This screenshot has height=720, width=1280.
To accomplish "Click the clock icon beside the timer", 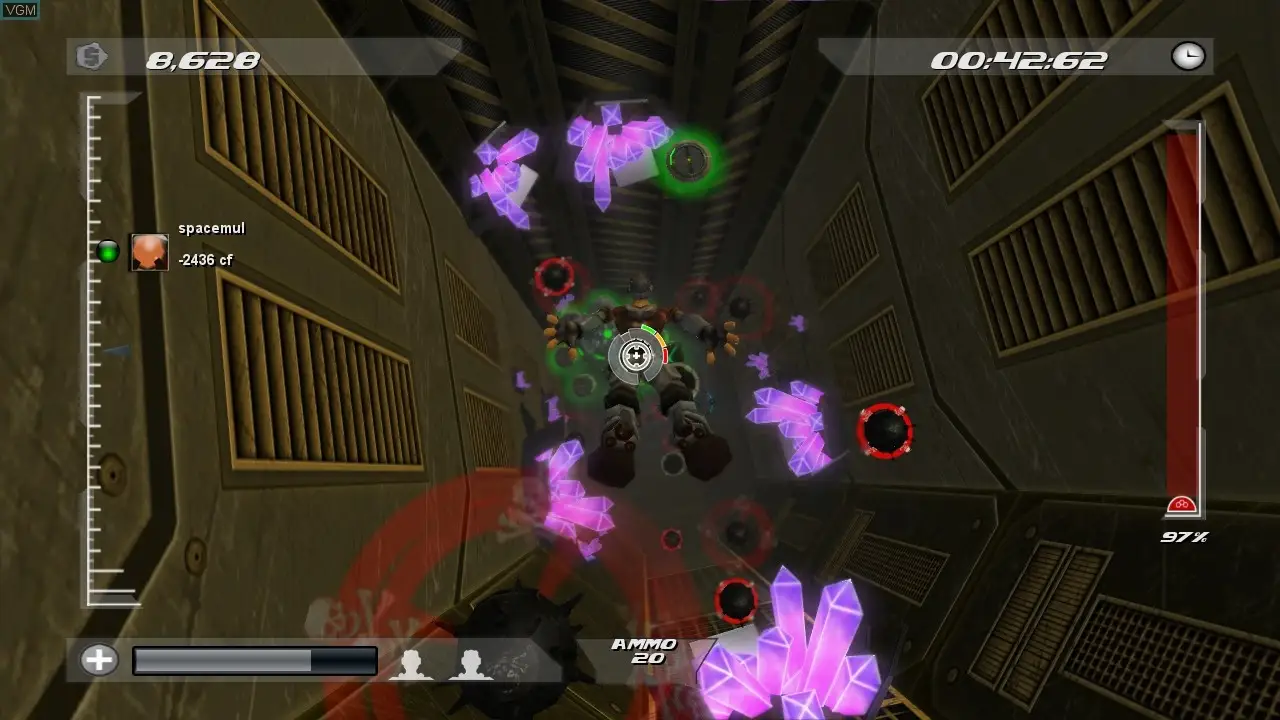I will [1188, 57].
